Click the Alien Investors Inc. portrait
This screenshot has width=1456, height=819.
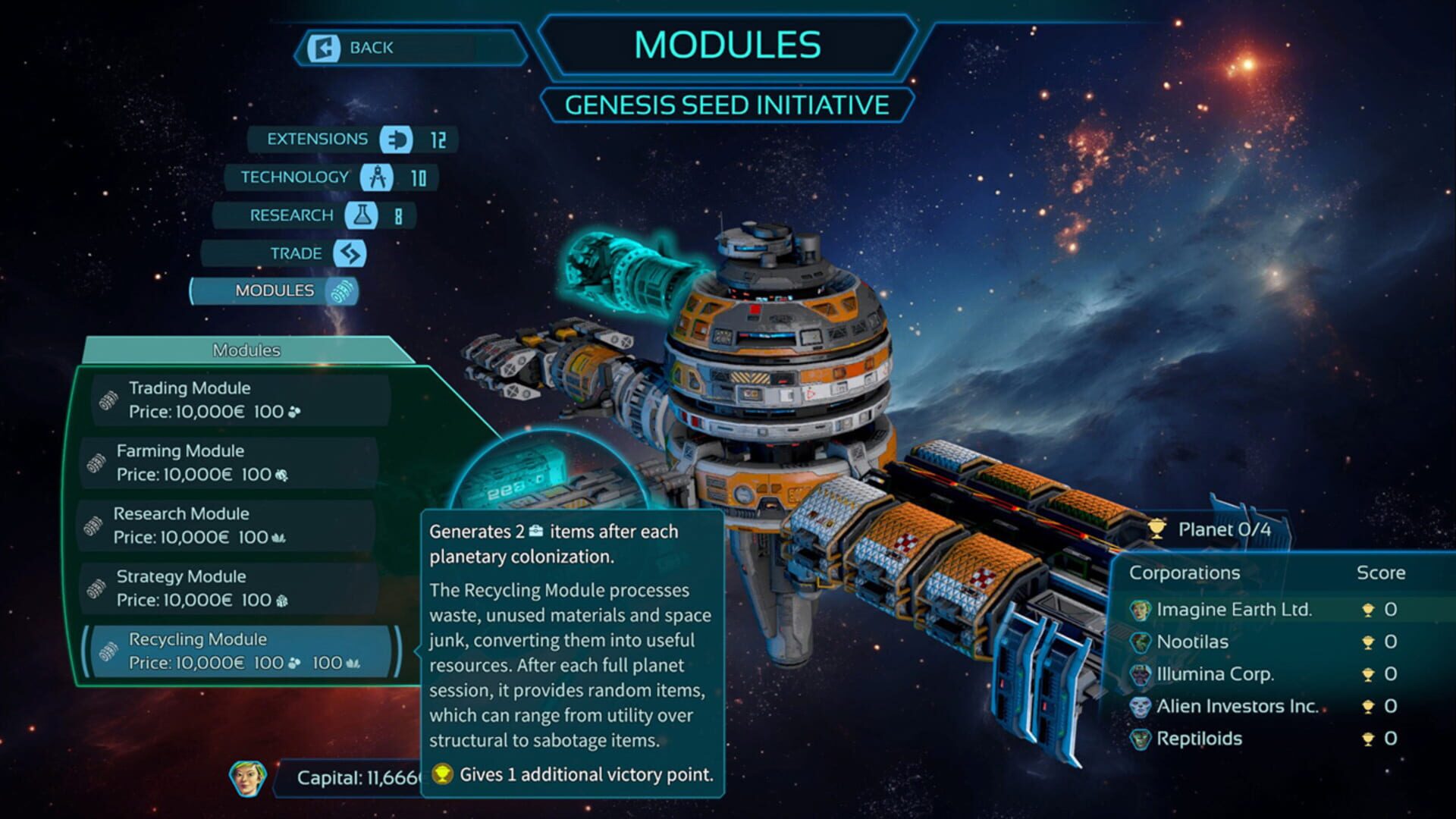[1140, 706]
